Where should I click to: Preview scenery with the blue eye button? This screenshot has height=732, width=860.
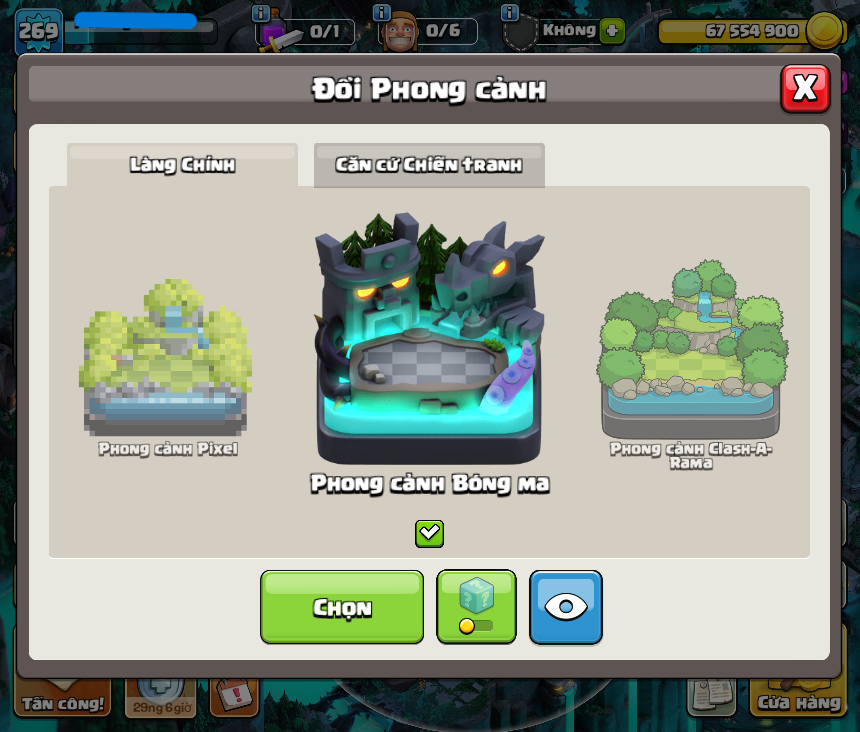(x=566, y=607)
